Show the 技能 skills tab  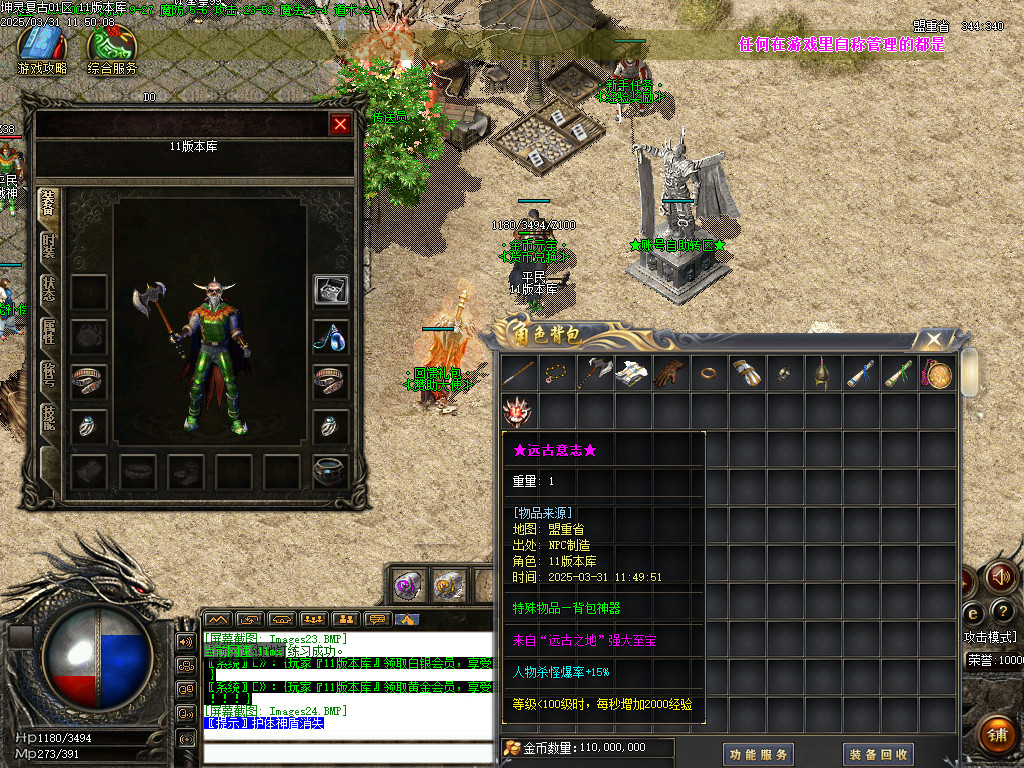tap(49, 418)
